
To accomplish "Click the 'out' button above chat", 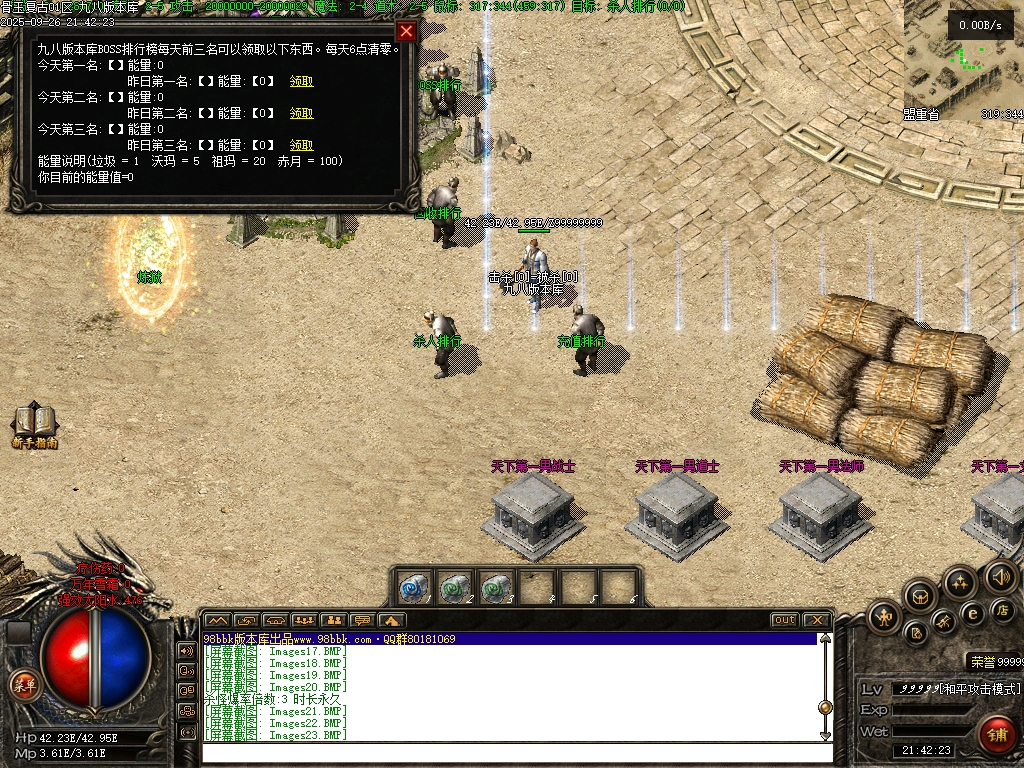I will tap(785, 620).
